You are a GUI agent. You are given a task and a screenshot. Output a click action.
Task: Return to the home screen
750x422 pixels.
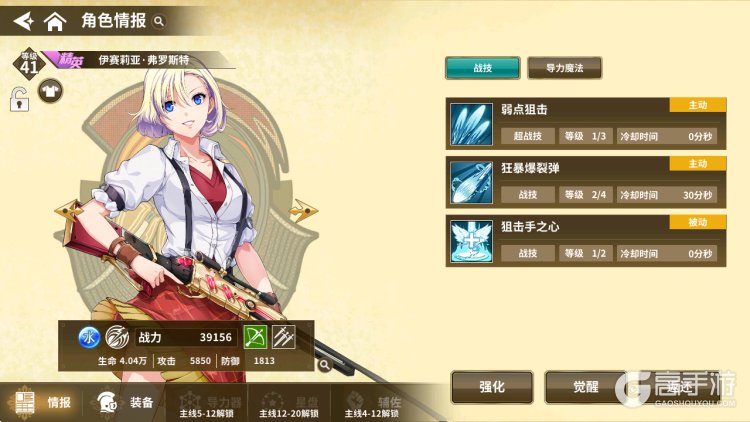coord(56,19)
